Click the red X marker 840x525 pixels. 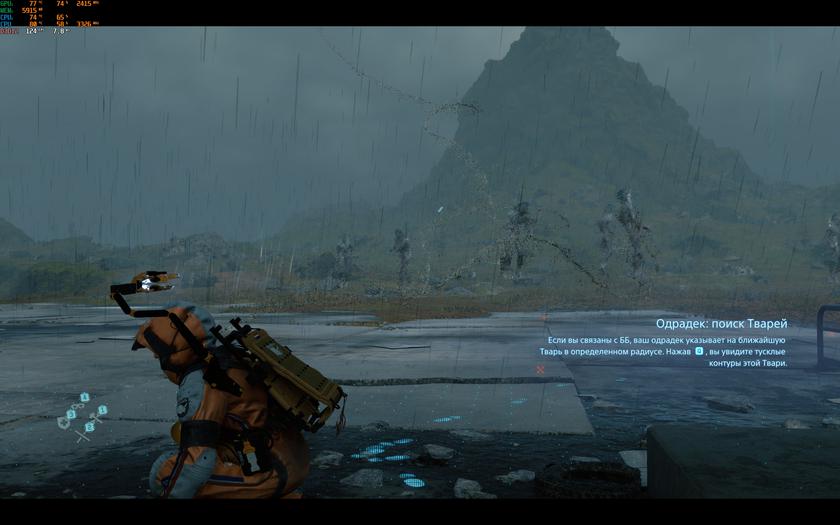click(540, 370)
